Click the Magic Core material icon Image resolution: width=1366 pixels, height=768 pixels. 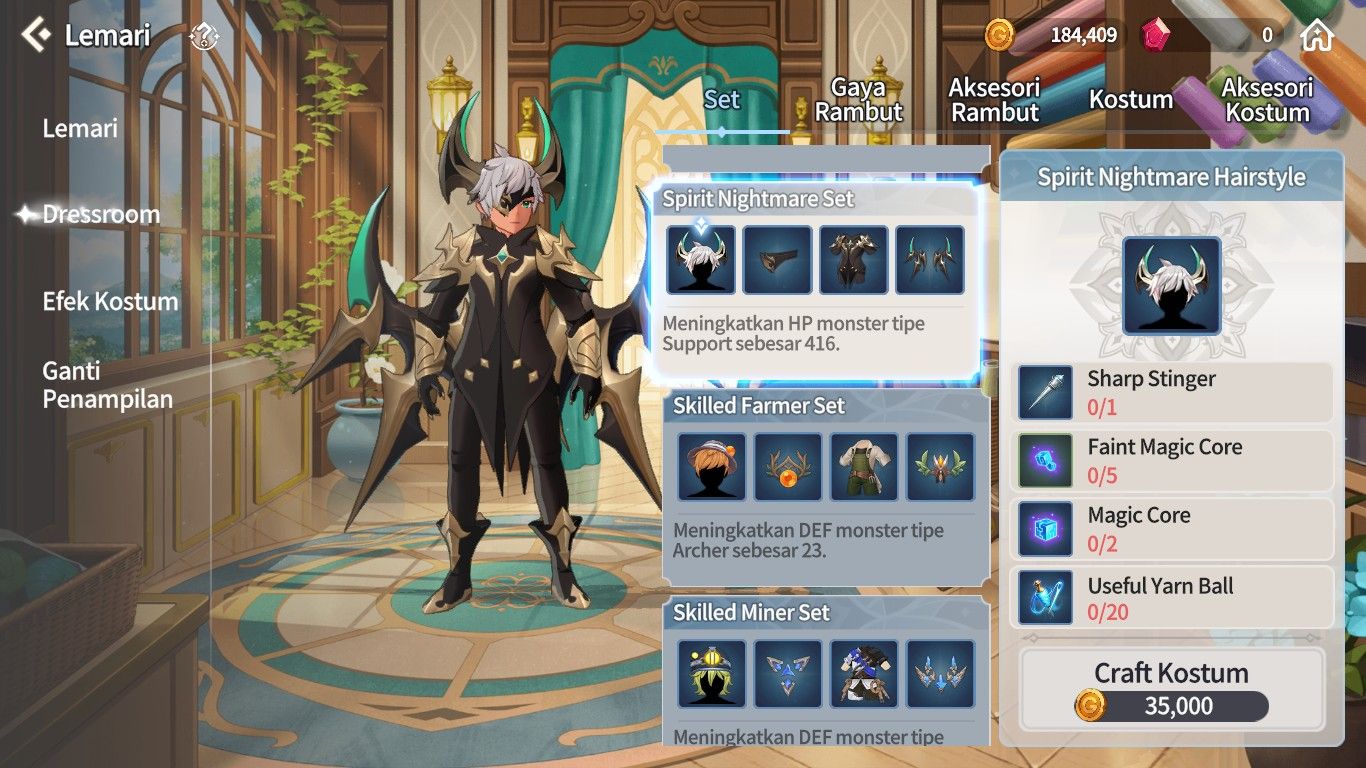pos(1045,527)
